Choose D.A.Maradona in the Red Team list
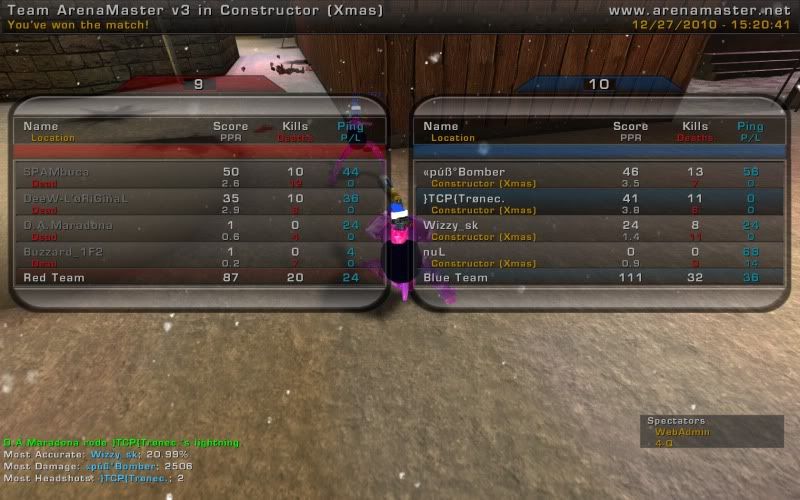Viewport: 800px width, 500px height. pyautogui.click(x=198, y=230)
